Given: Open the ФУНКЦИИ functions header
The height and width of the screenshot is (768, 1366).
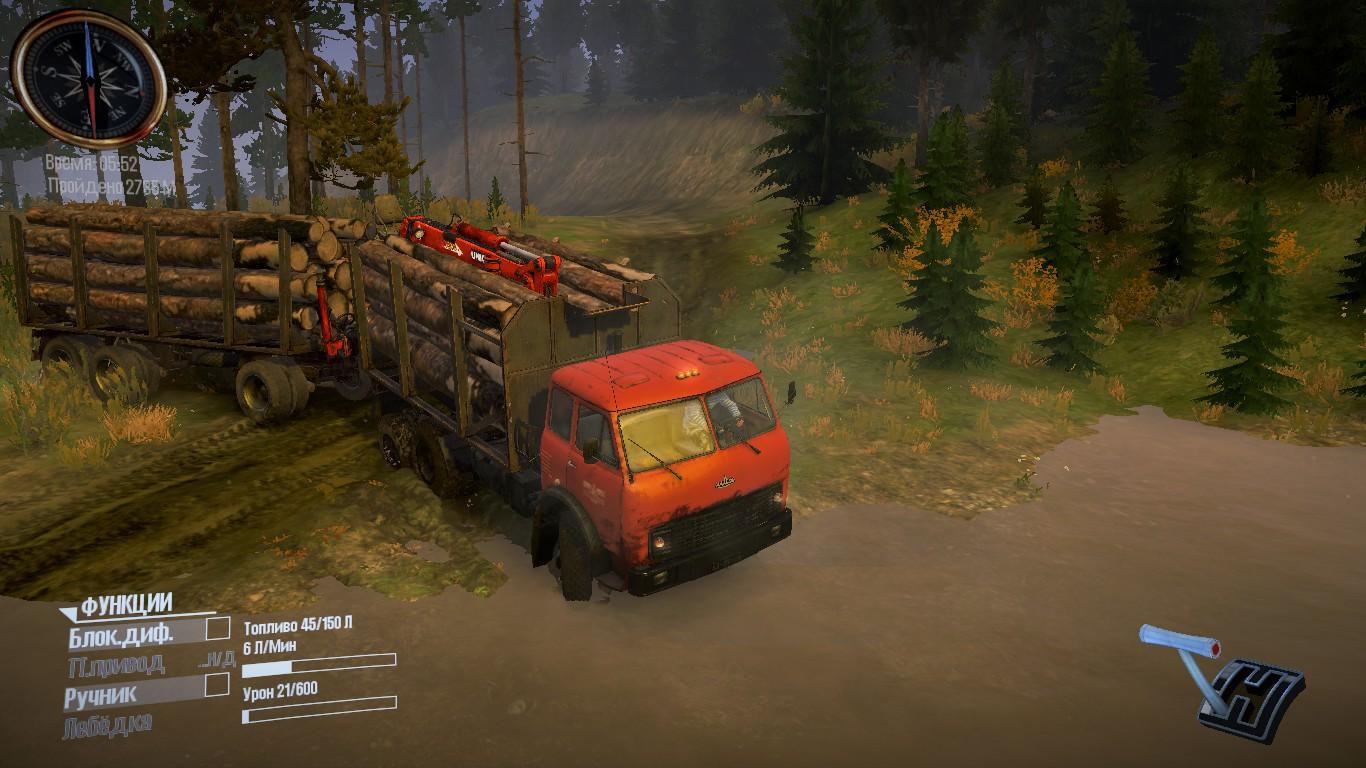Looking at the screenshot, I should click(x=126, y=603).
